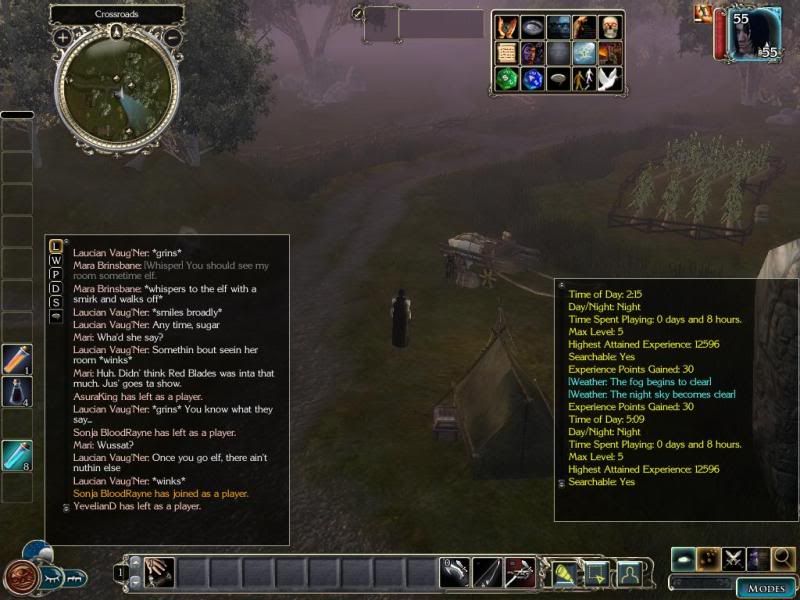The image size is (800, 600).
Task: Click the magnifying glass icon above Modes
Action: (x=783, y=558)
